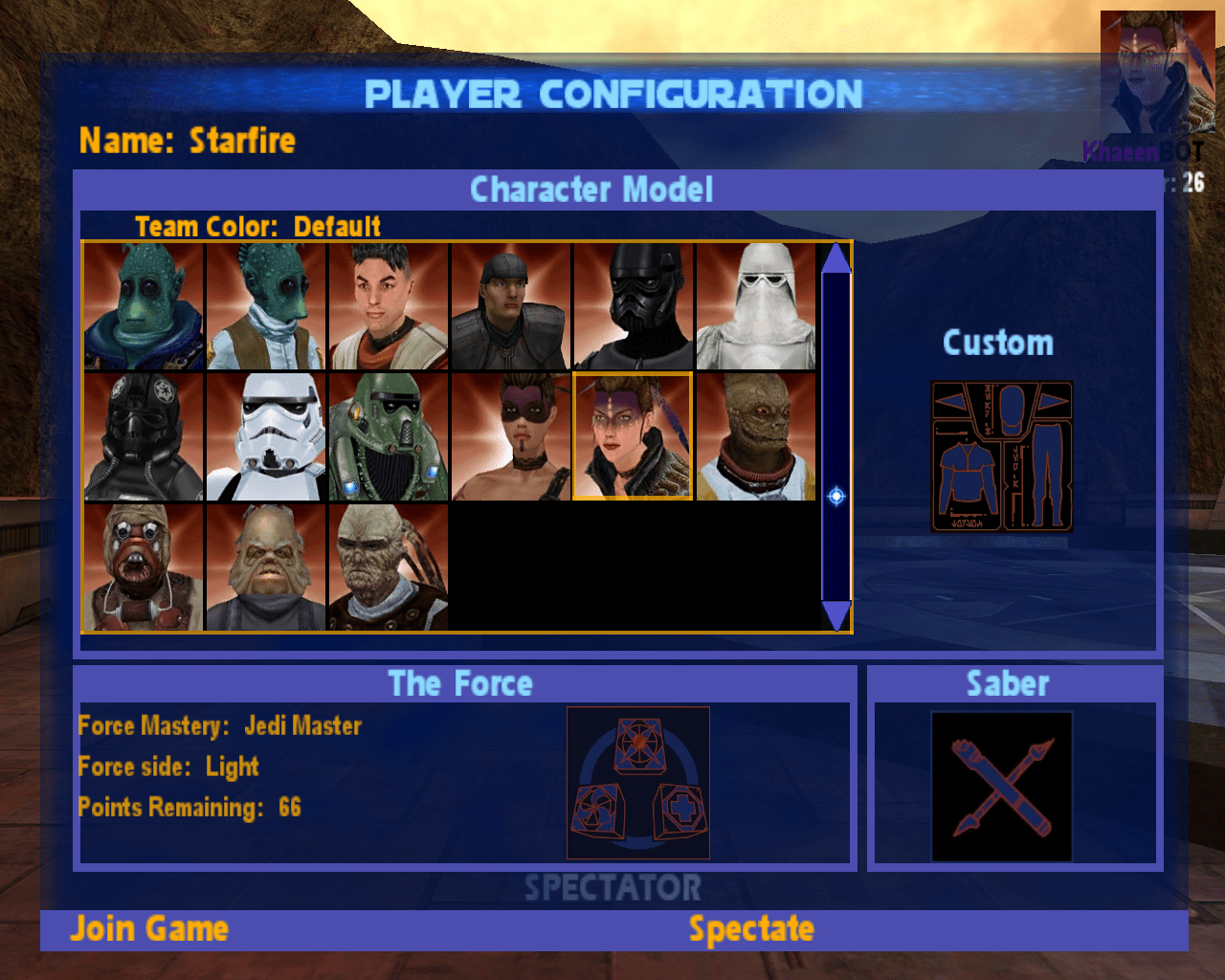1225x980 pixels.
Task: Choose the white snowtrooper model
Action: (756, 306)
